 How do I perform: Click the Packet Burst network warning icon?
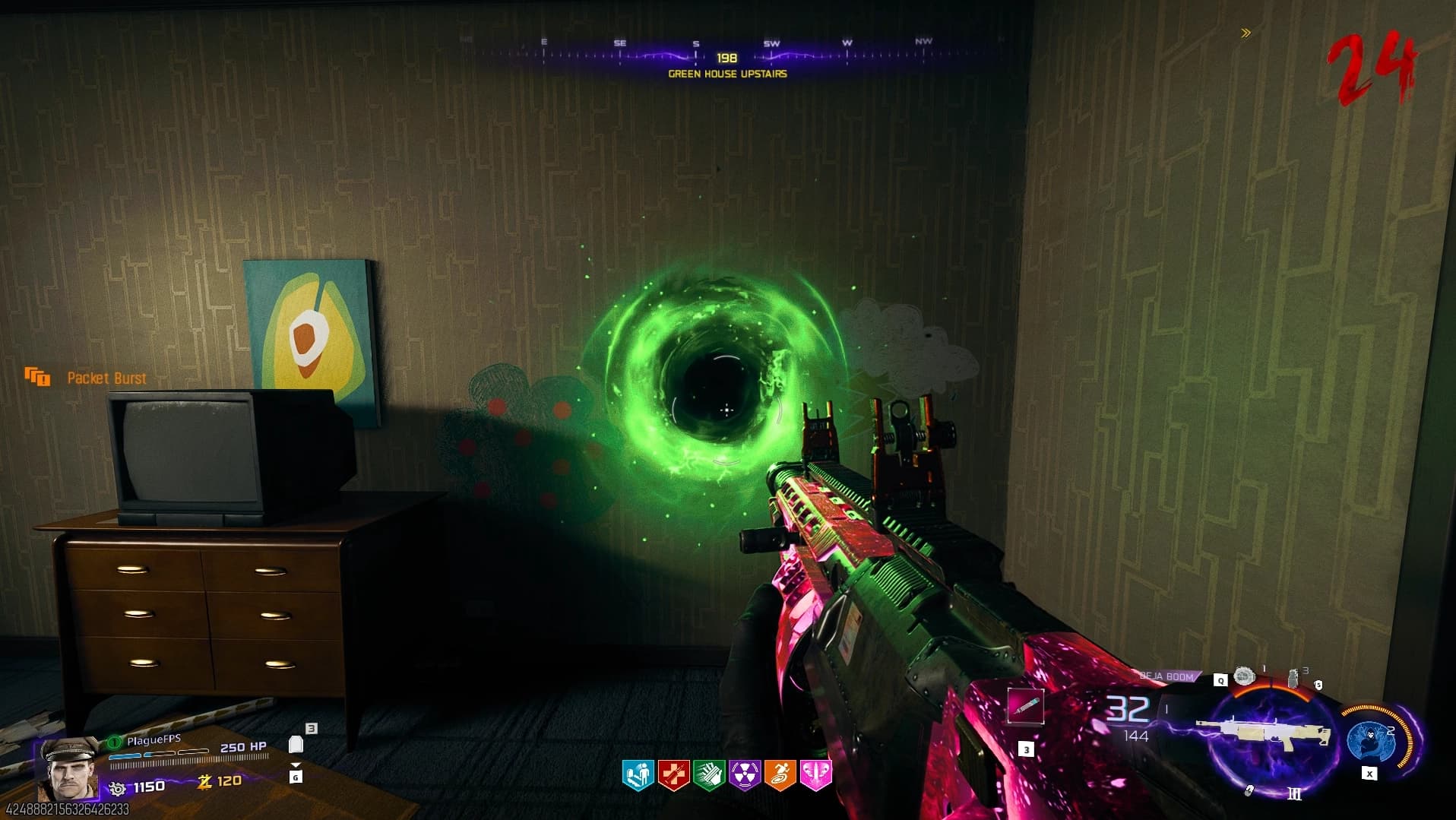[37, 376]
